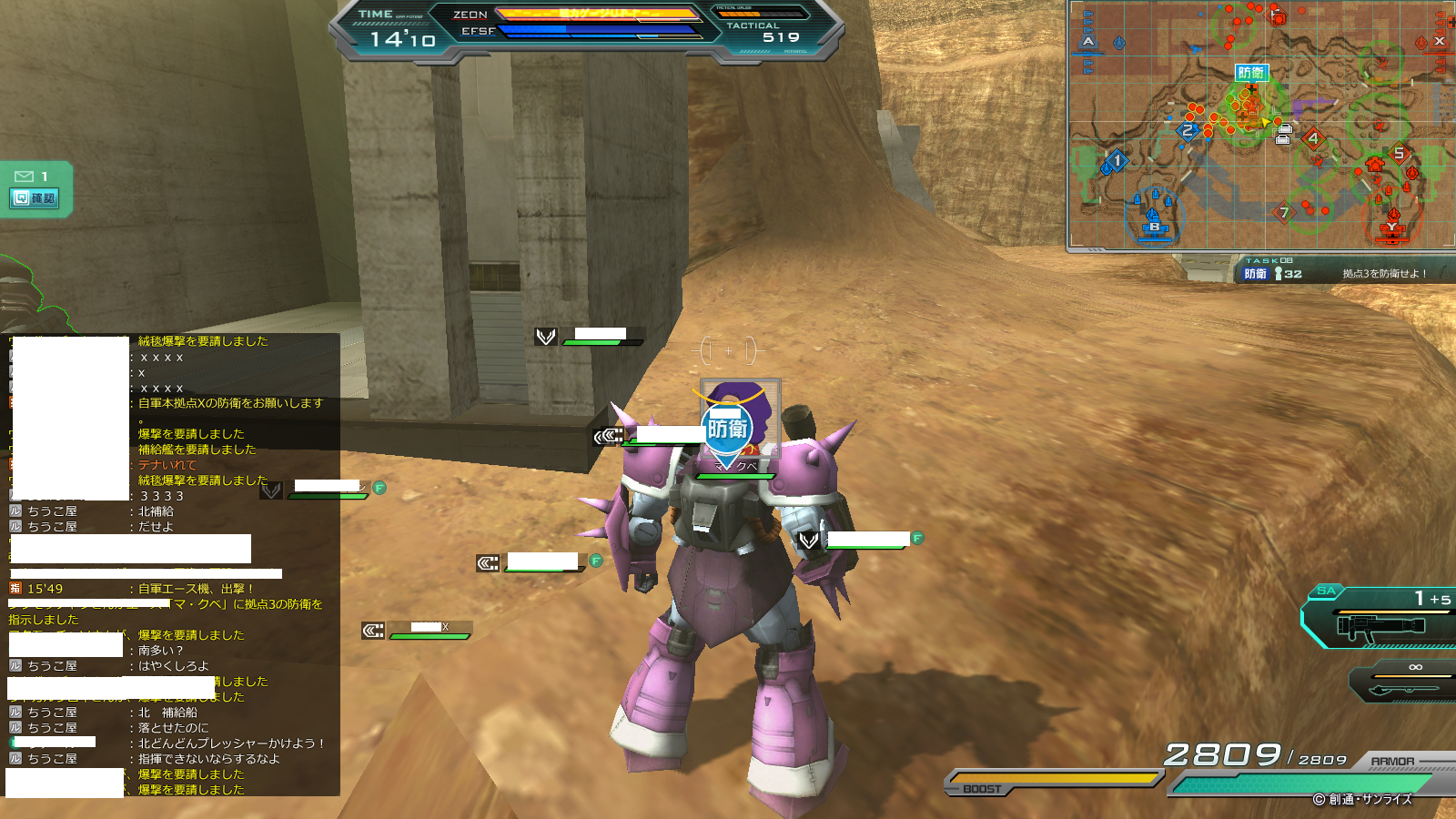Select enemy headquarters X on the minimap
Screen dimensions: 1456x819
1439,41
